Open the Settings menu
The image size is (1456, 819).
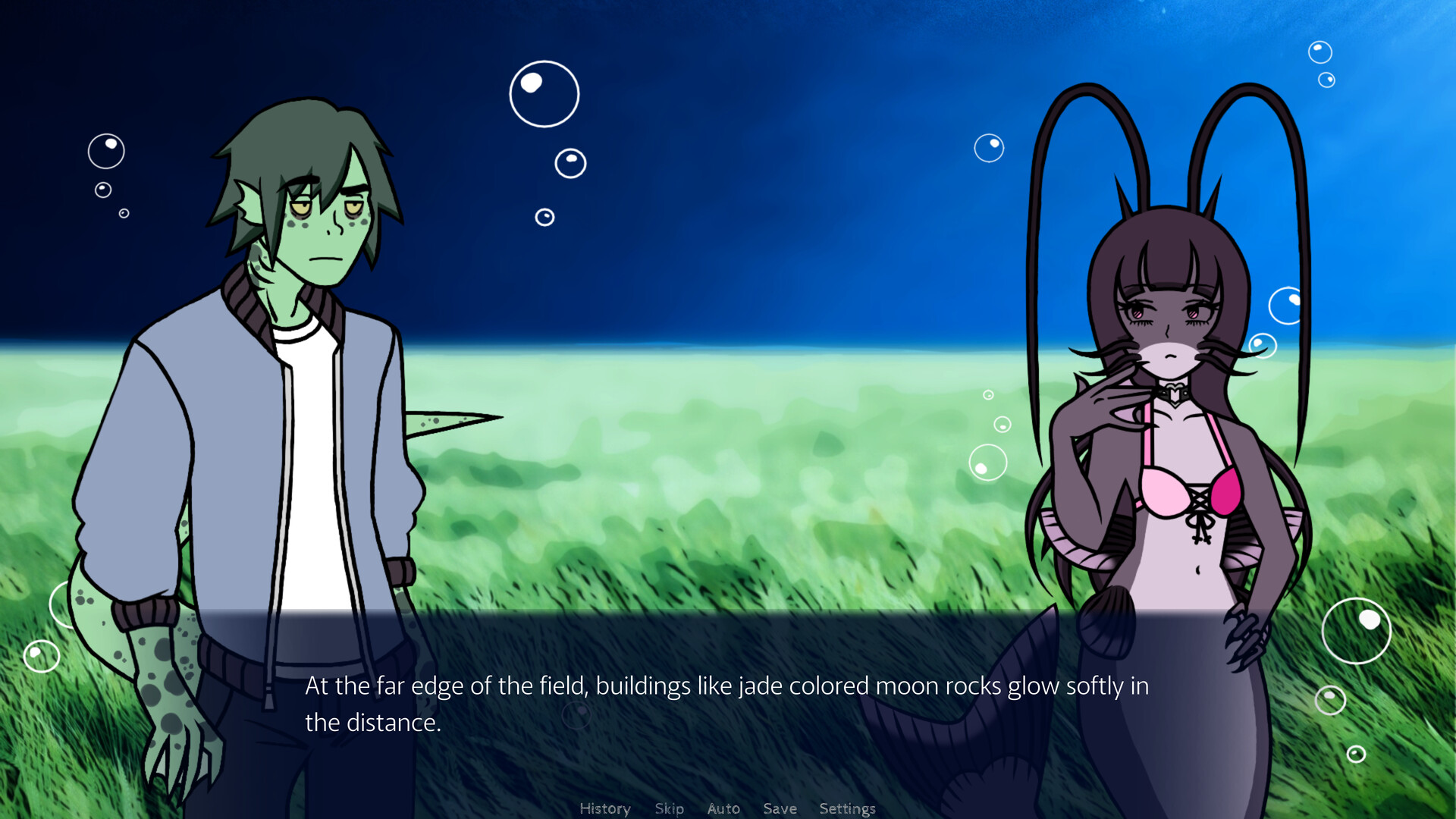847,808
